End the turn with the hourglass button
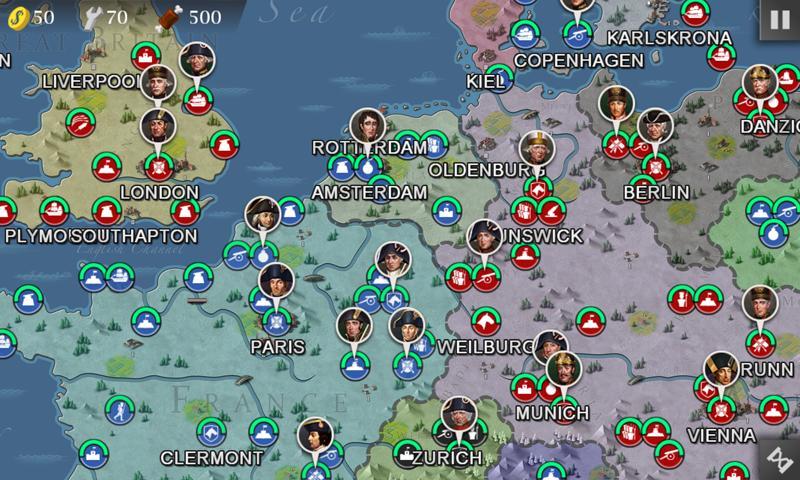 point(777,456)
